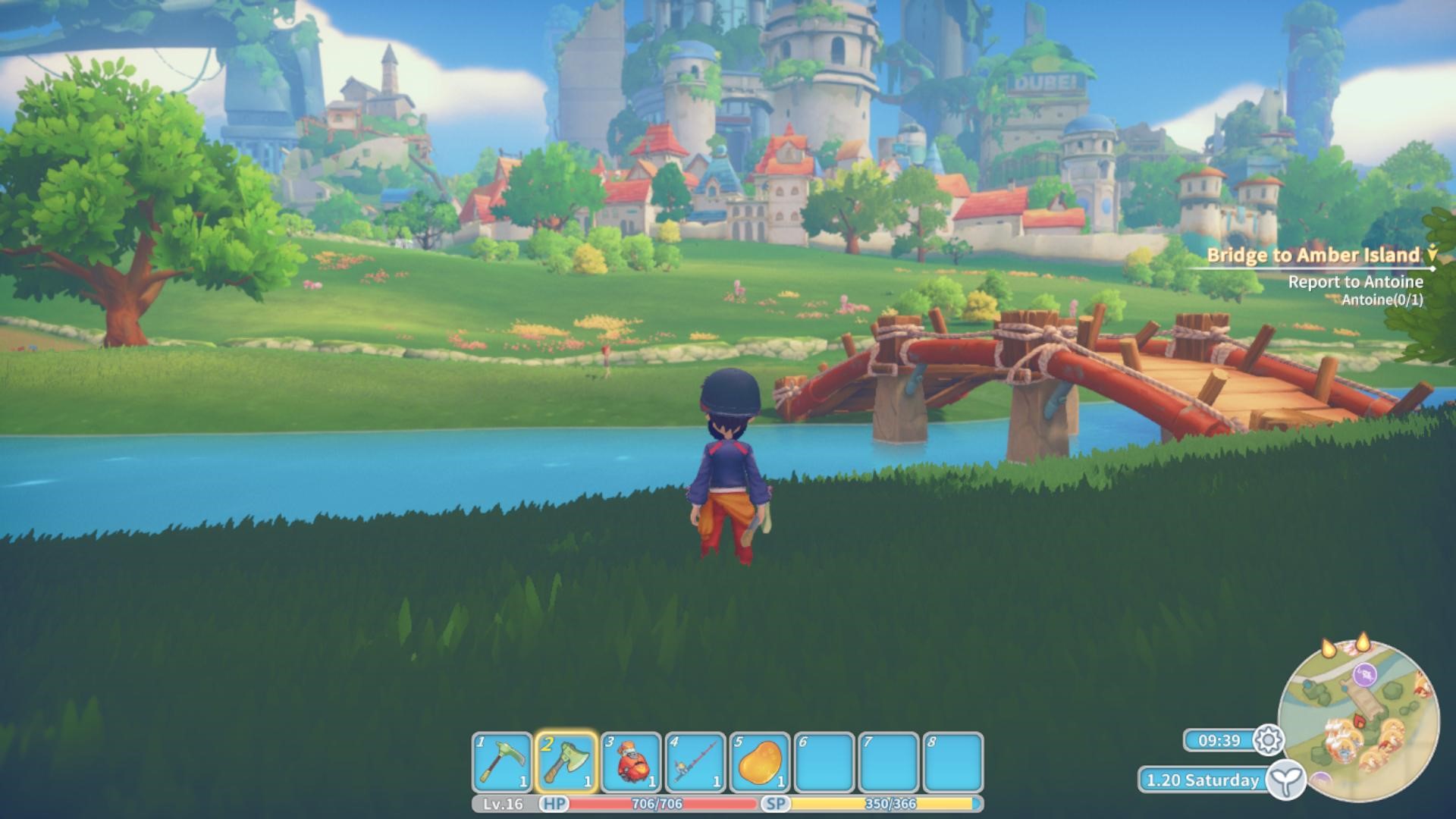Click the sun time-of-day icon
The height and width of the screenshot is (819, 1456).
tap(1268, 740)
